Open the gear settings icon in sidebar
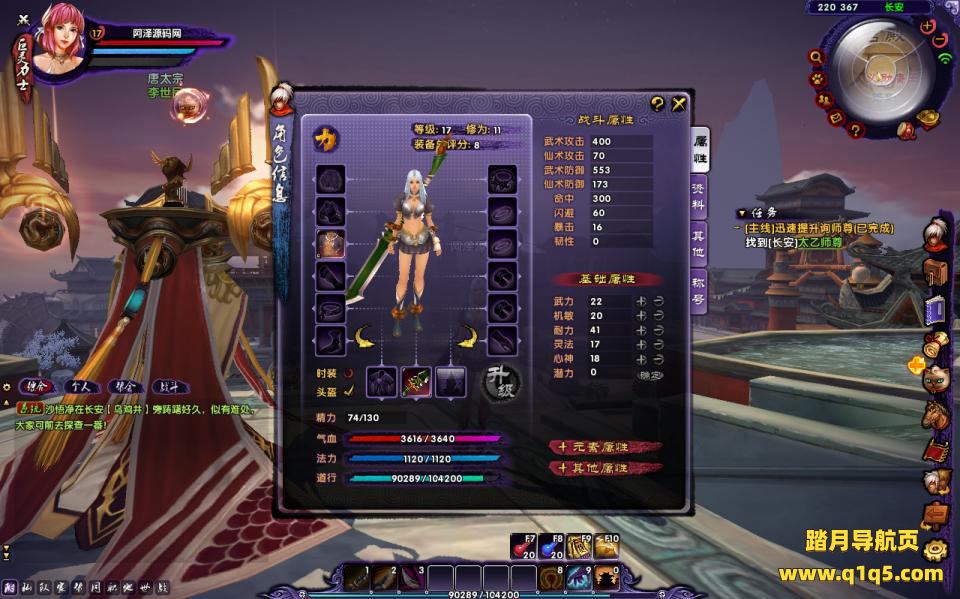This screenshot has width=960, height=599. (x=934, y=549)
